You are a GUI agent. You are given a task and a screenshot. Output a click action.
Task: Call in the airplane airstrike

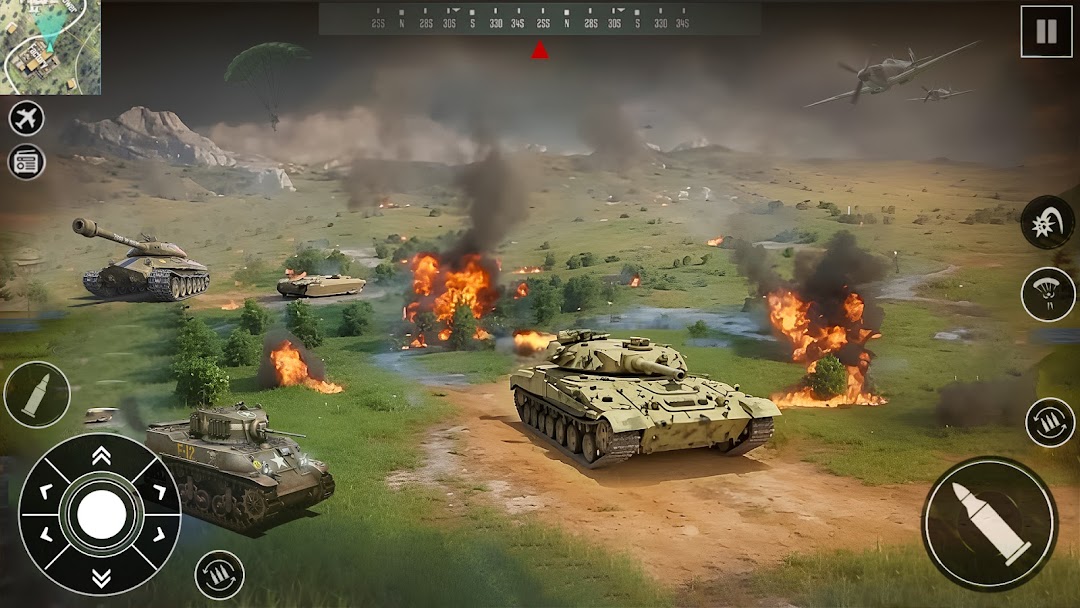point(27,118)
